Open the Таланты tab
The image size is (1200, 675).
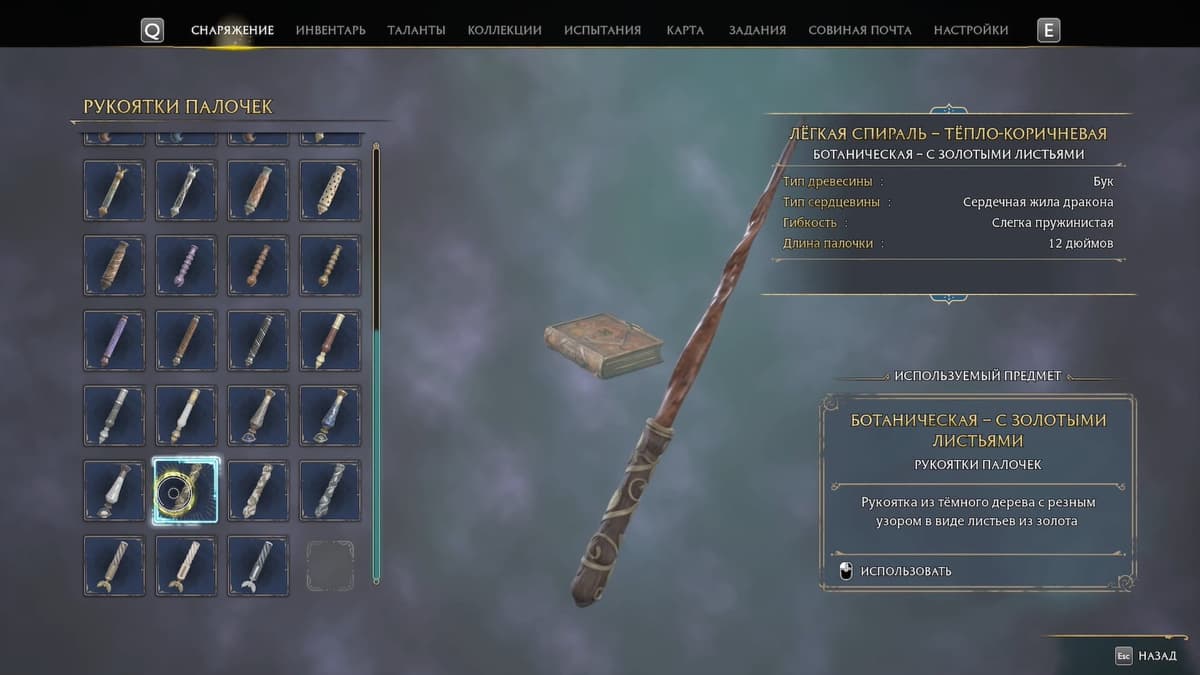coord(416,30)
